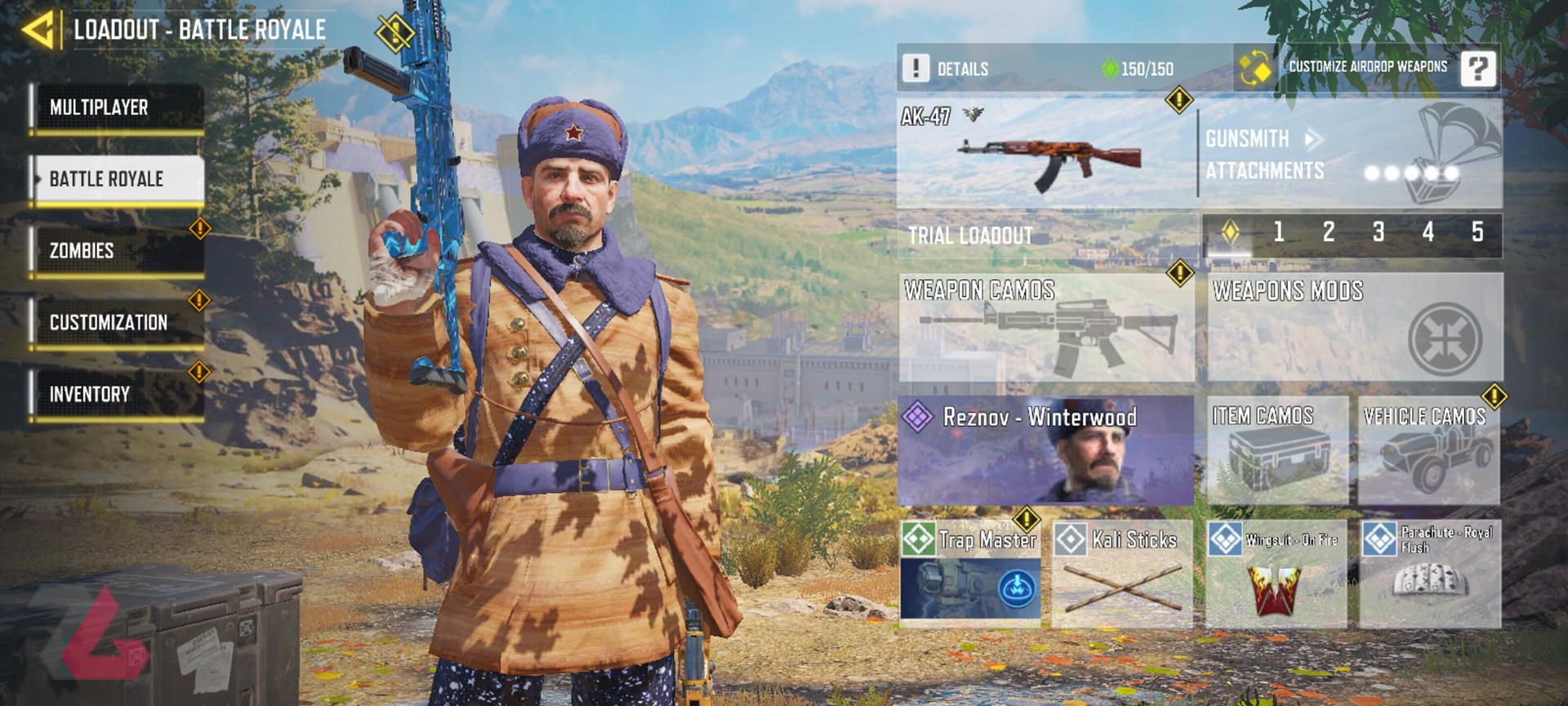Open Item Camos
The height and width of the screenshot is (706, 1568).
tap(1277, 450)
